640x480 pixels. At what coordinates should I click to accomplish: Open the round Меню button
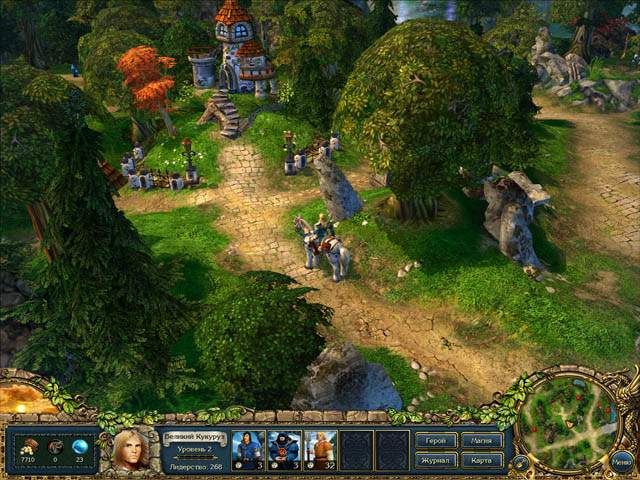[x=621, y=461]
